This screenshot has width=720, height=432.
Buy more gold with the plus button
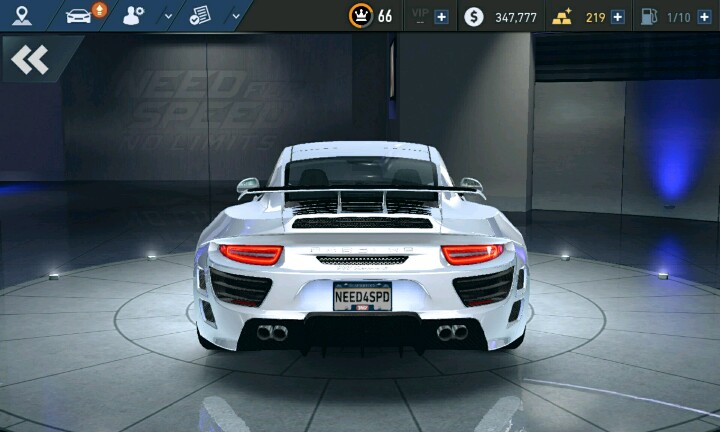pos(617,17)
